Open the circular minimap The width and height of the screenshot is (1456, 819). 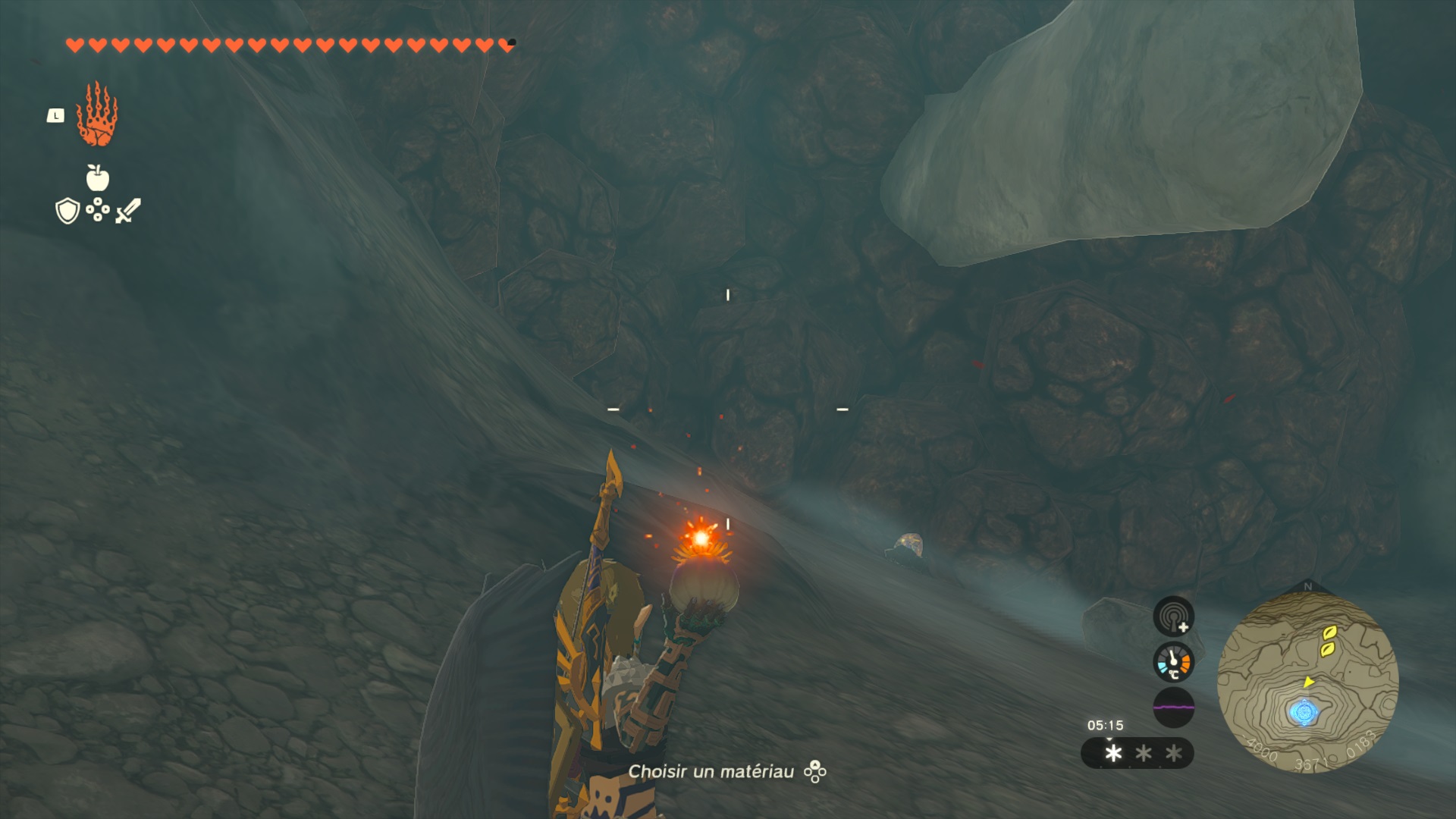coord(1307,681)
